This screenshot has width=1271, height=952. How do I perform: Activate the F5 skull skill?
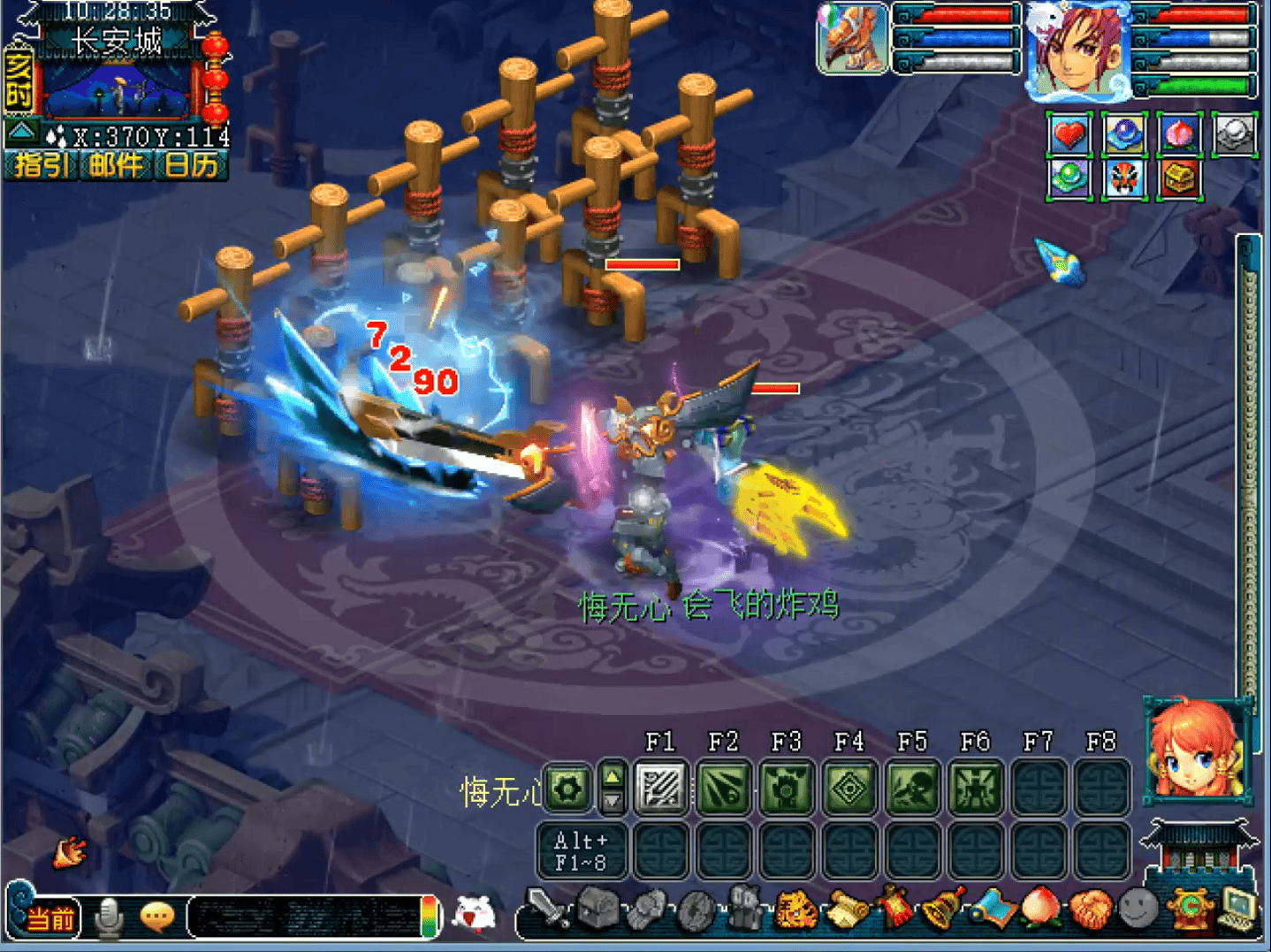[912, 786]
